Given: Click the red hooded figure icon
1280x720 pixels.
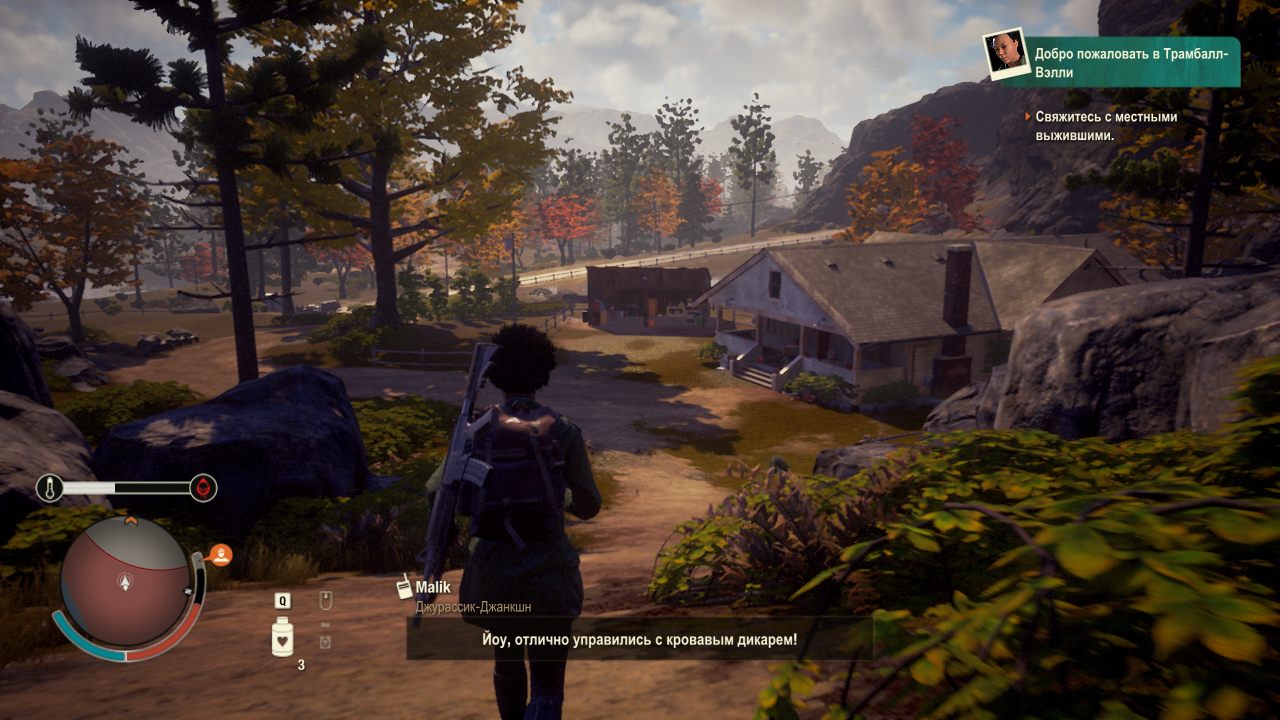Looking at the screenshot, I should pos(203,488).
